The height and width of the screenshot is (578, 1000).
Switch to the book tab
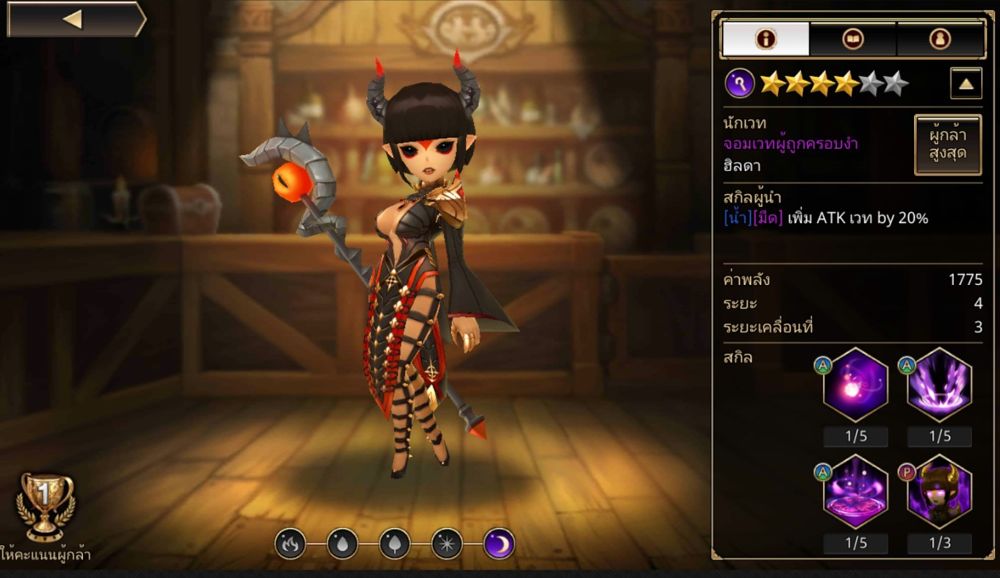coord(853,39)
